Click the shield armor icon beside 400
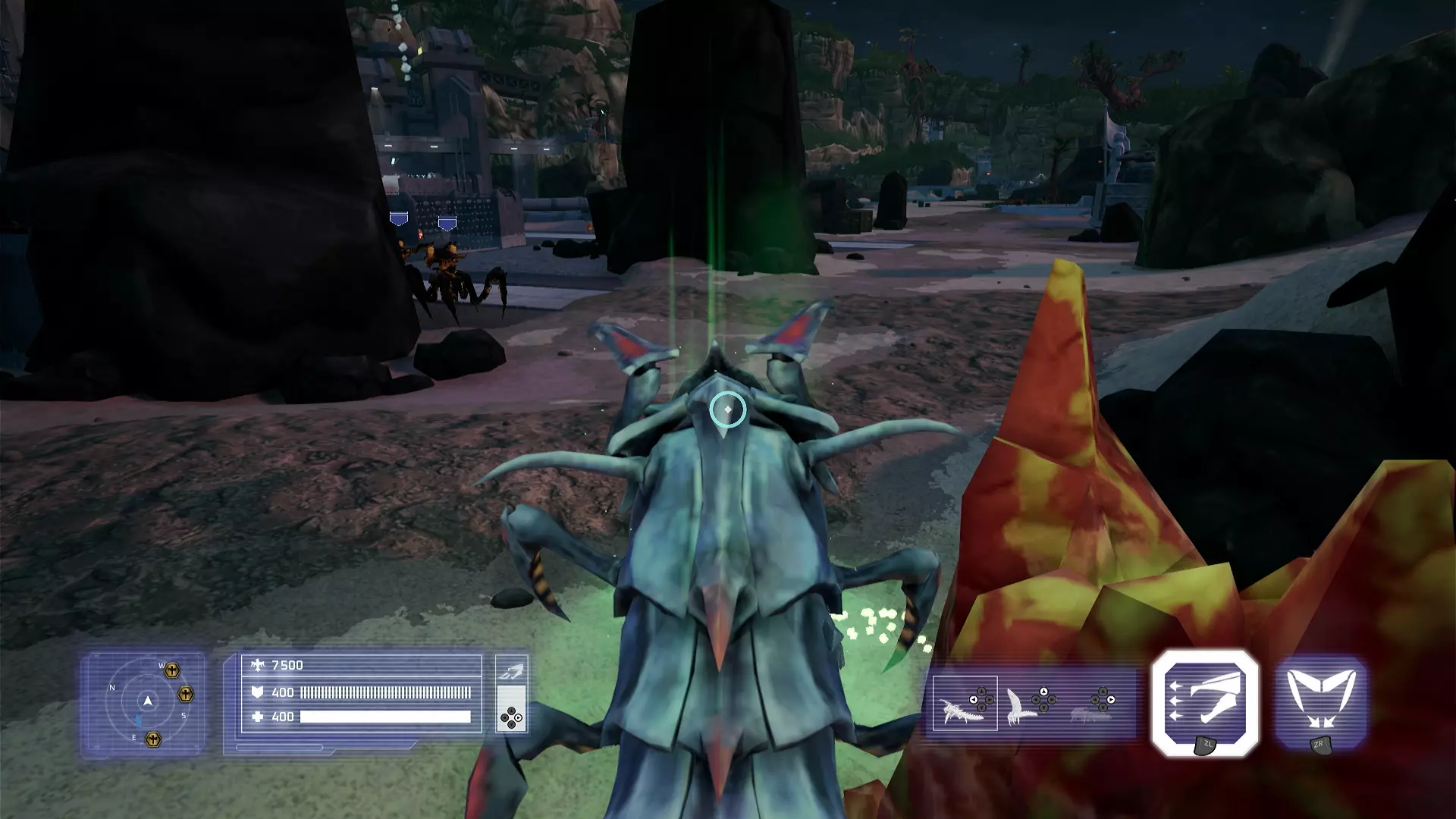Viewport: 1456px width, 819px height. [x=259, y=692]
